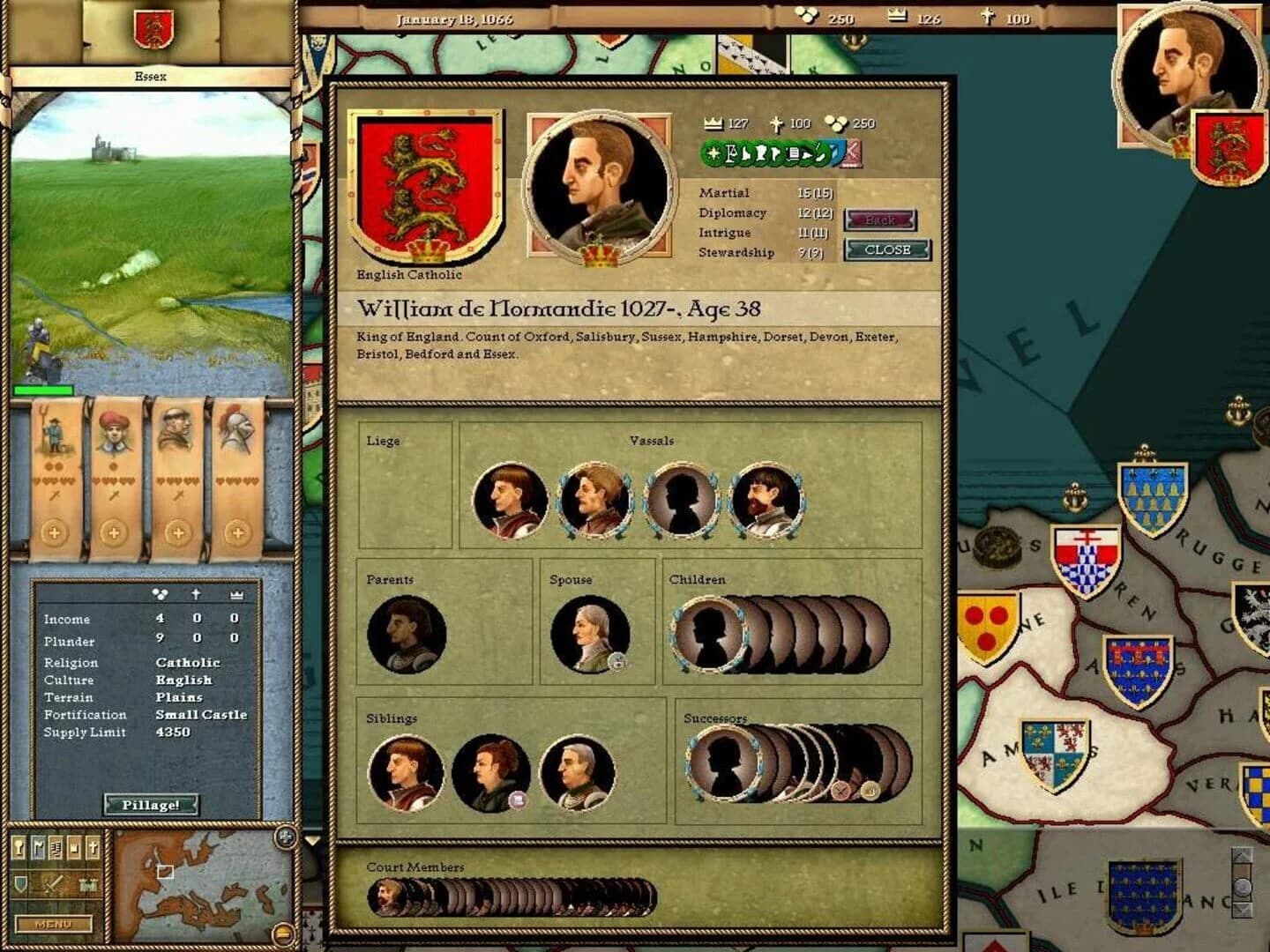Recruit archers with the leftmost plus icon
Viewport: 1270px width, 952px height.
[x=56, y=532]
